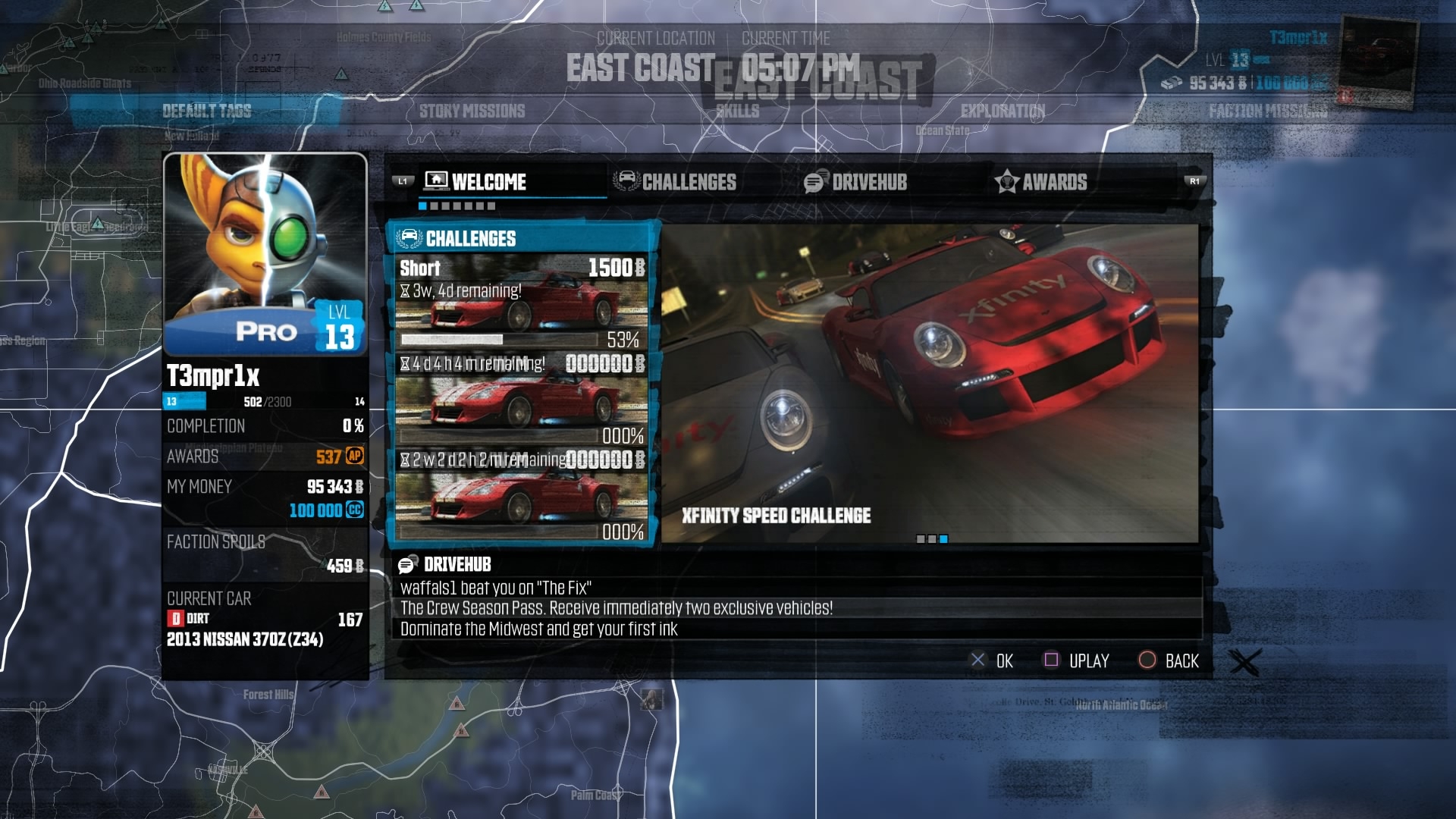Switch to the Welcome tab

[488, 182]
